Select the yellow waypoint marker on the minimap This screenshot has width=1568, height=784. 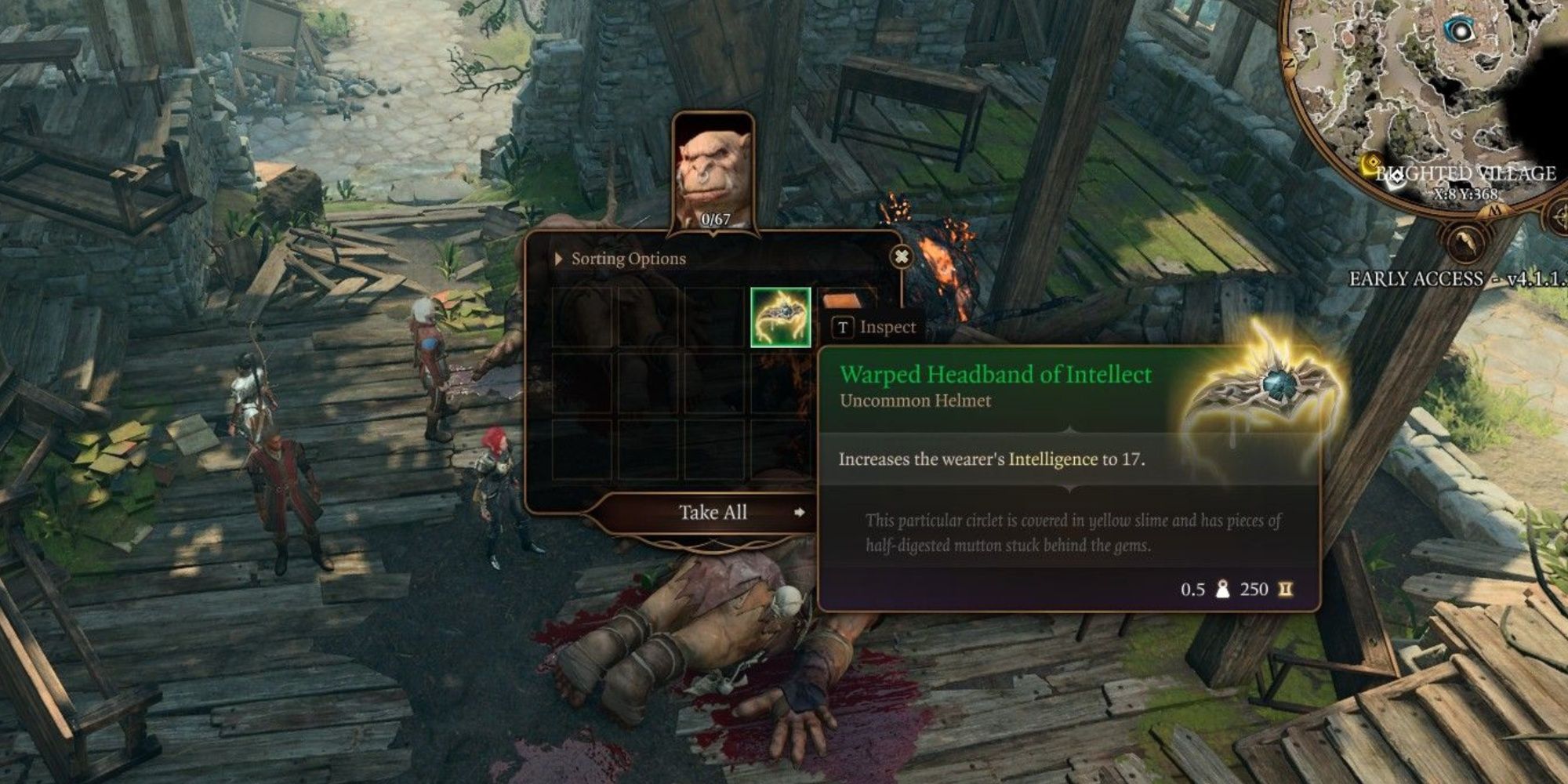point(1374,162)
